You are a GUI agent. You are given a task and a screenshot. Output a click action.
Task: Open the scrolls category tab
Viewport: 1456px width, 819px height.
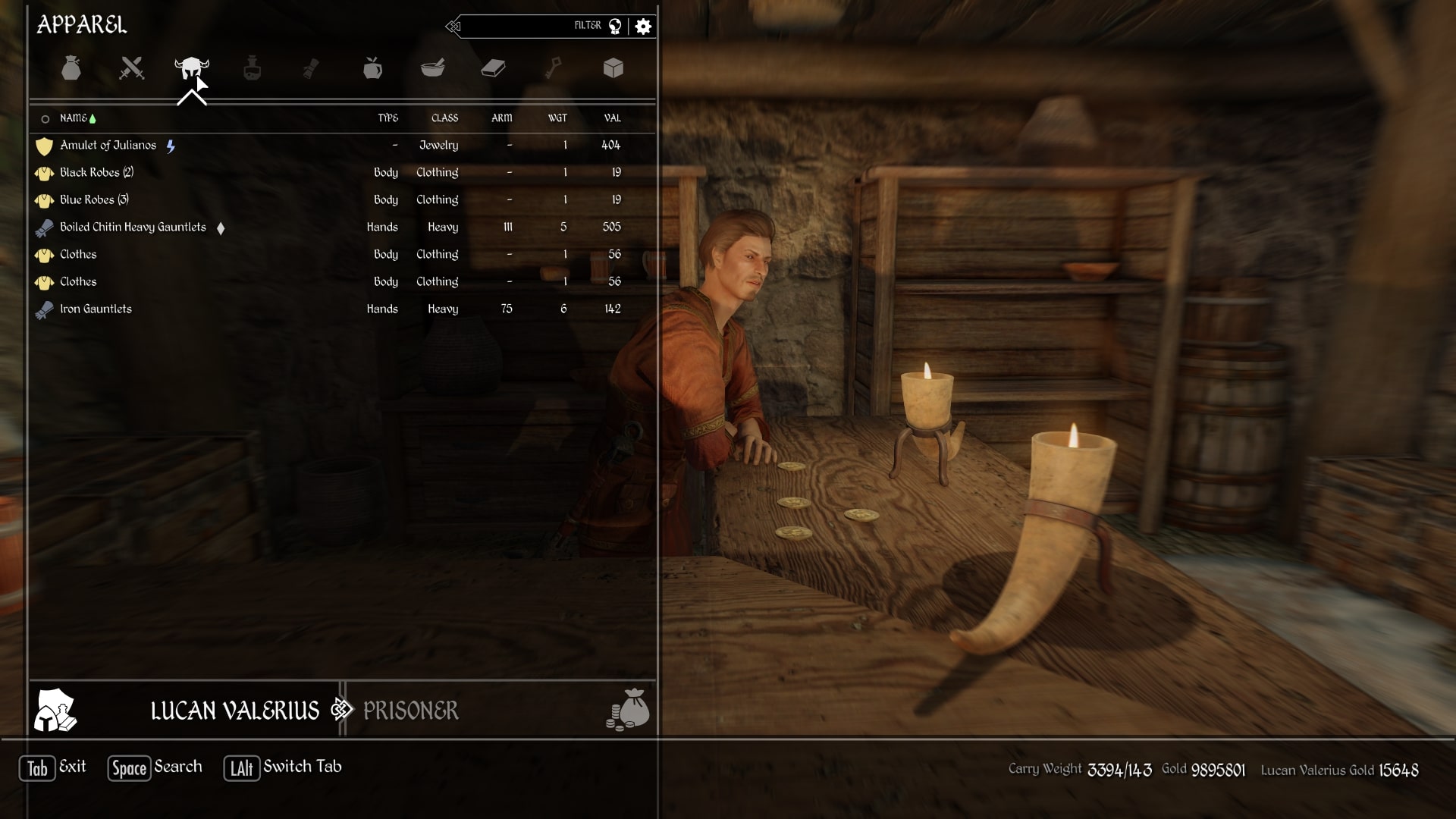[x=311, y=68]
